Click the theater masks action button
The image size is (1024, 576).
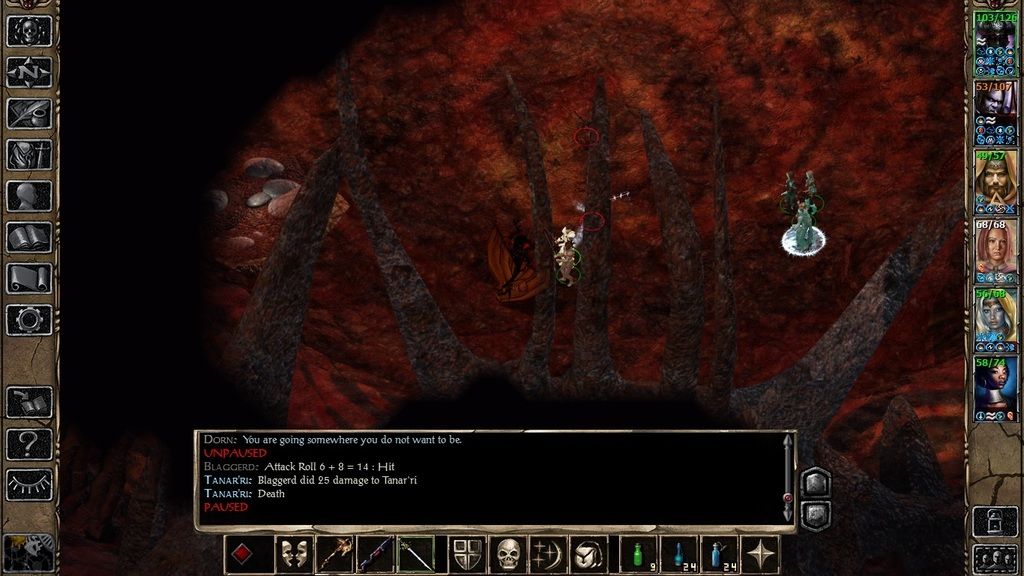(294, 554)
